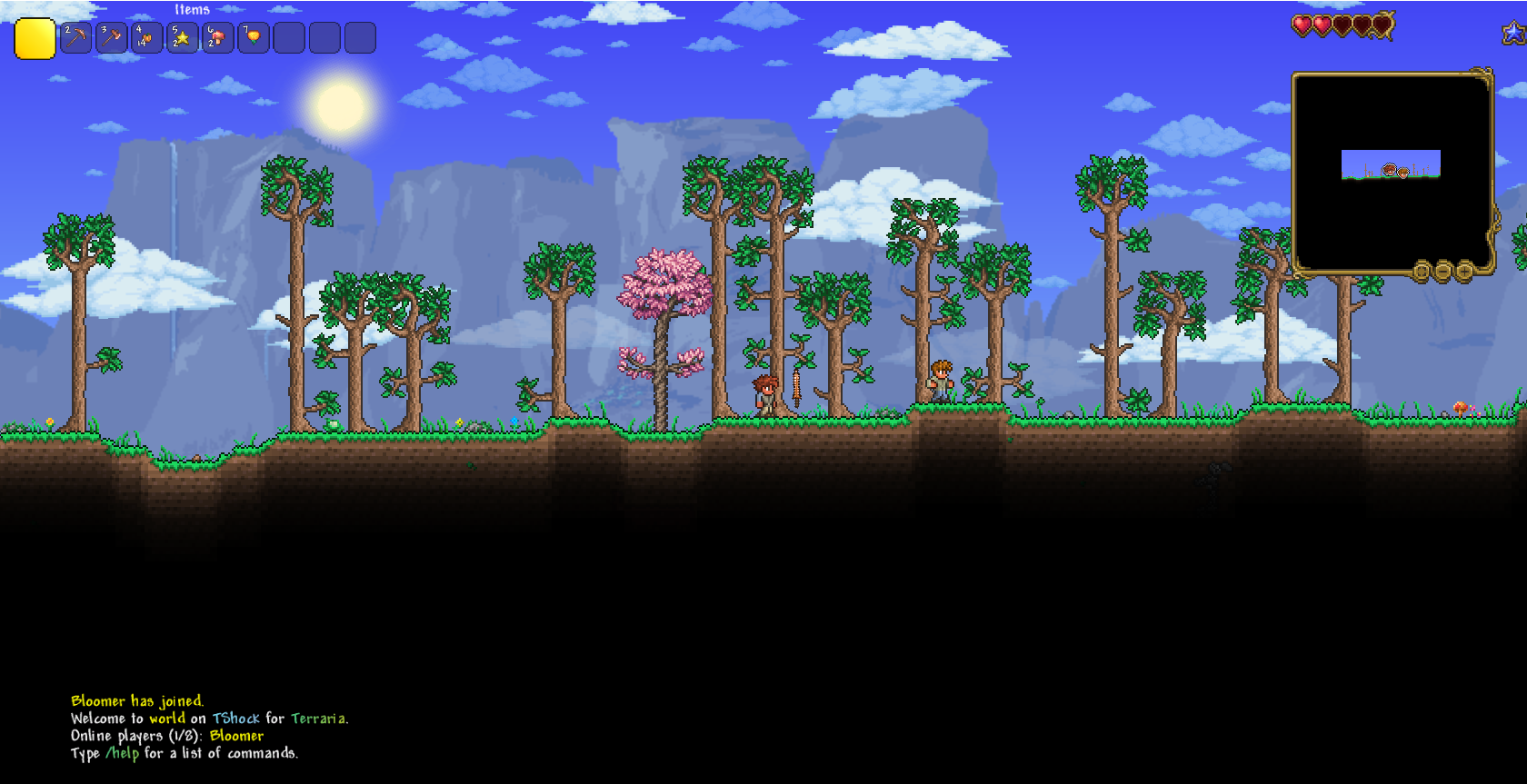1527x784 pixels.
Task: Select the Fallen Stars in hotbar slot 5
Action: click(x=182, y=37)
